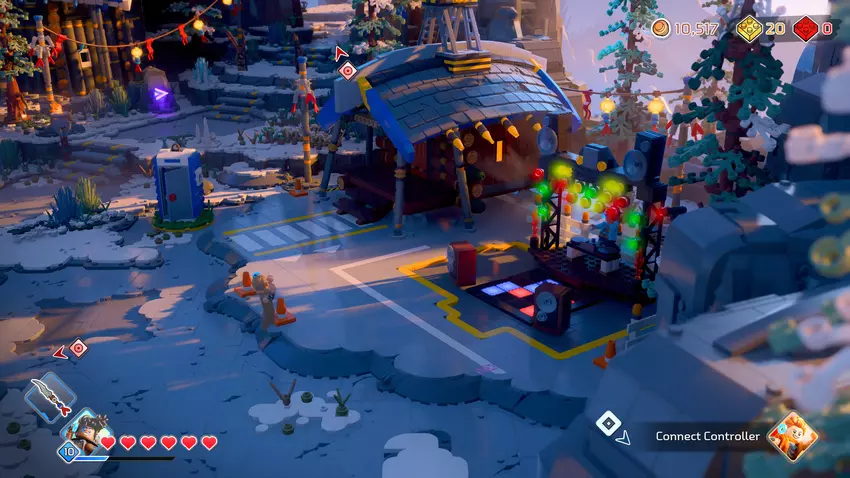Click the orange-haired second player portrait
Image resolution: width=850 pixels, height=478 pixels.
(793, 435)
